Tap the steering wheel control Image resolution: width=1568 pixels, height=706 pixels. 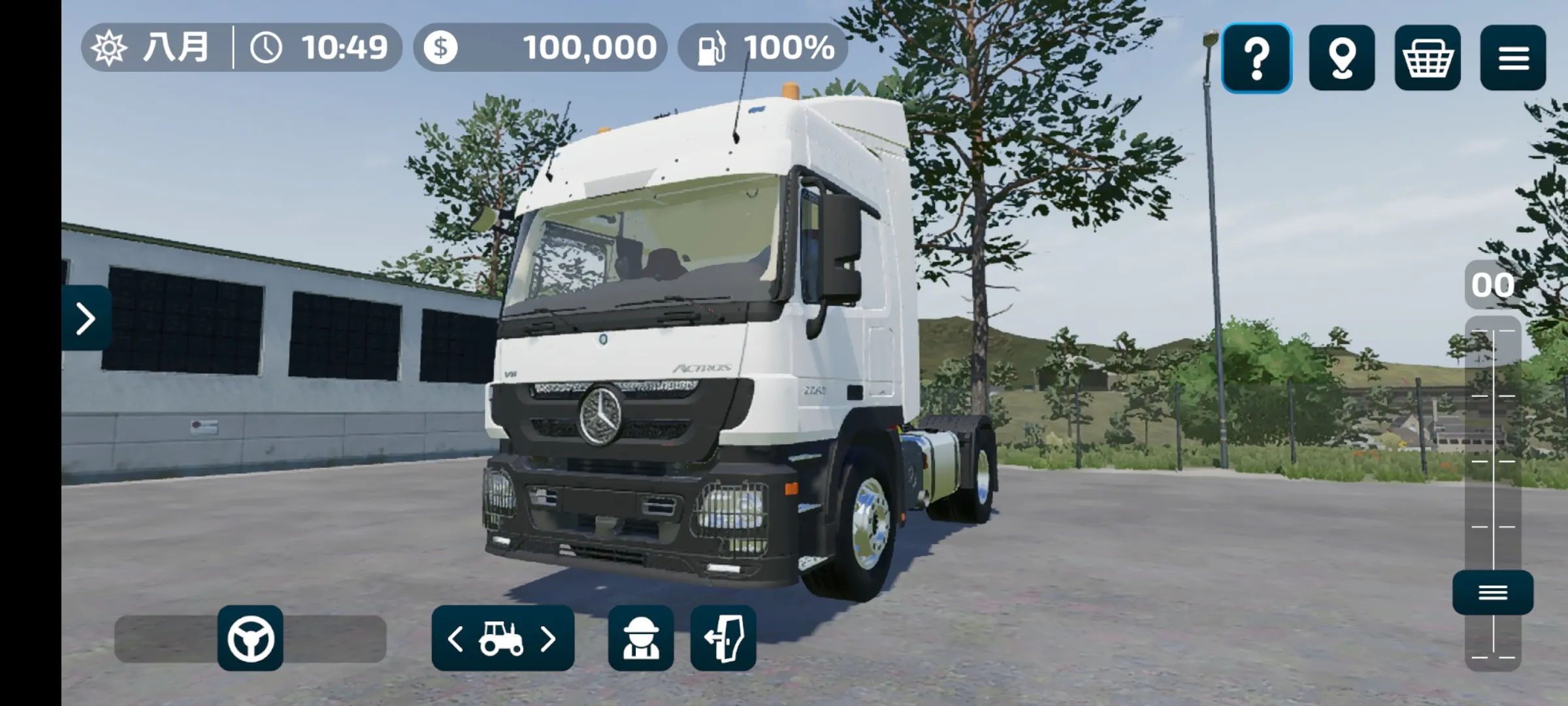pos(250,638)
